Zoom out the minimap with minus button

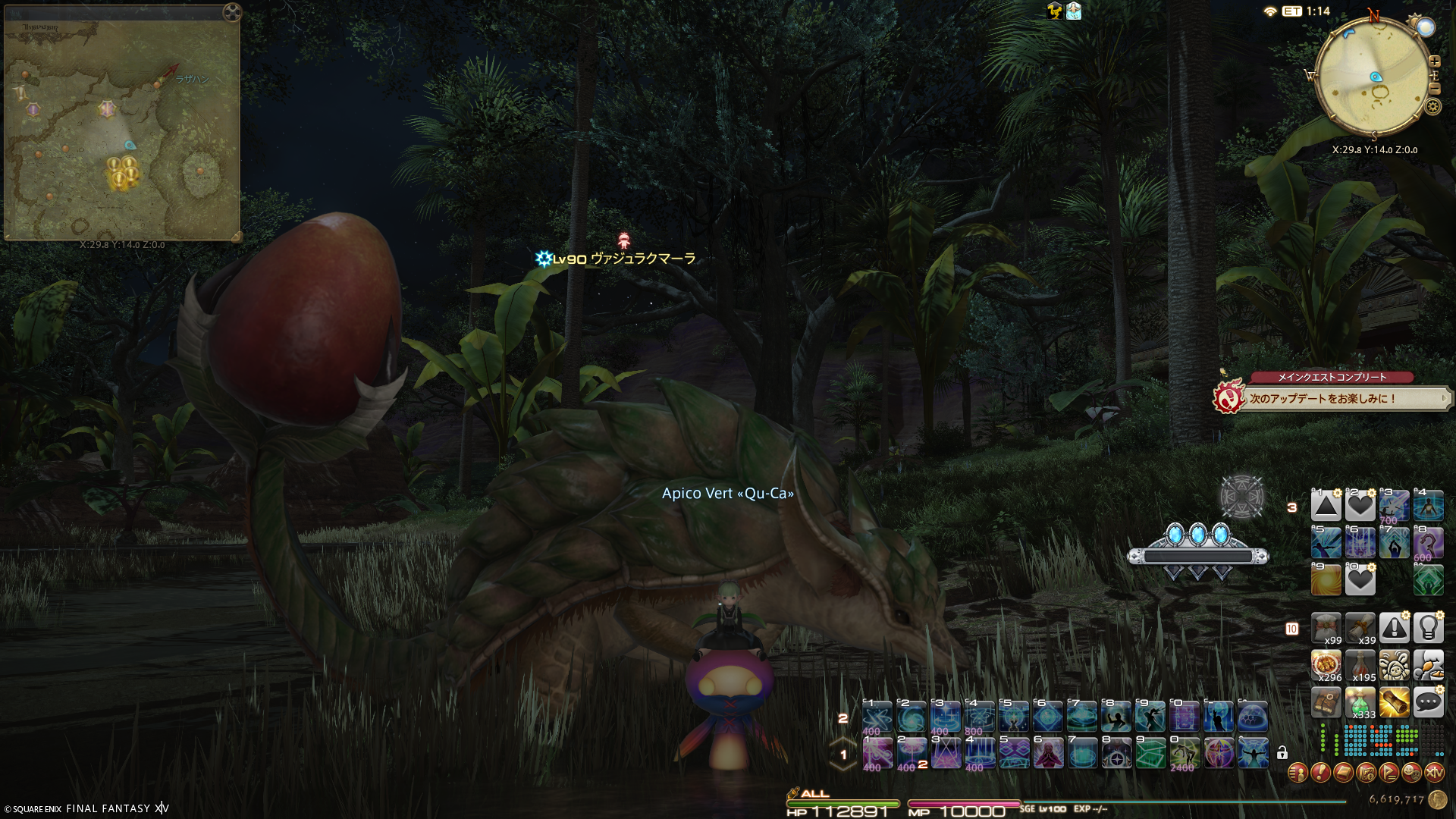pos(1434,89)
